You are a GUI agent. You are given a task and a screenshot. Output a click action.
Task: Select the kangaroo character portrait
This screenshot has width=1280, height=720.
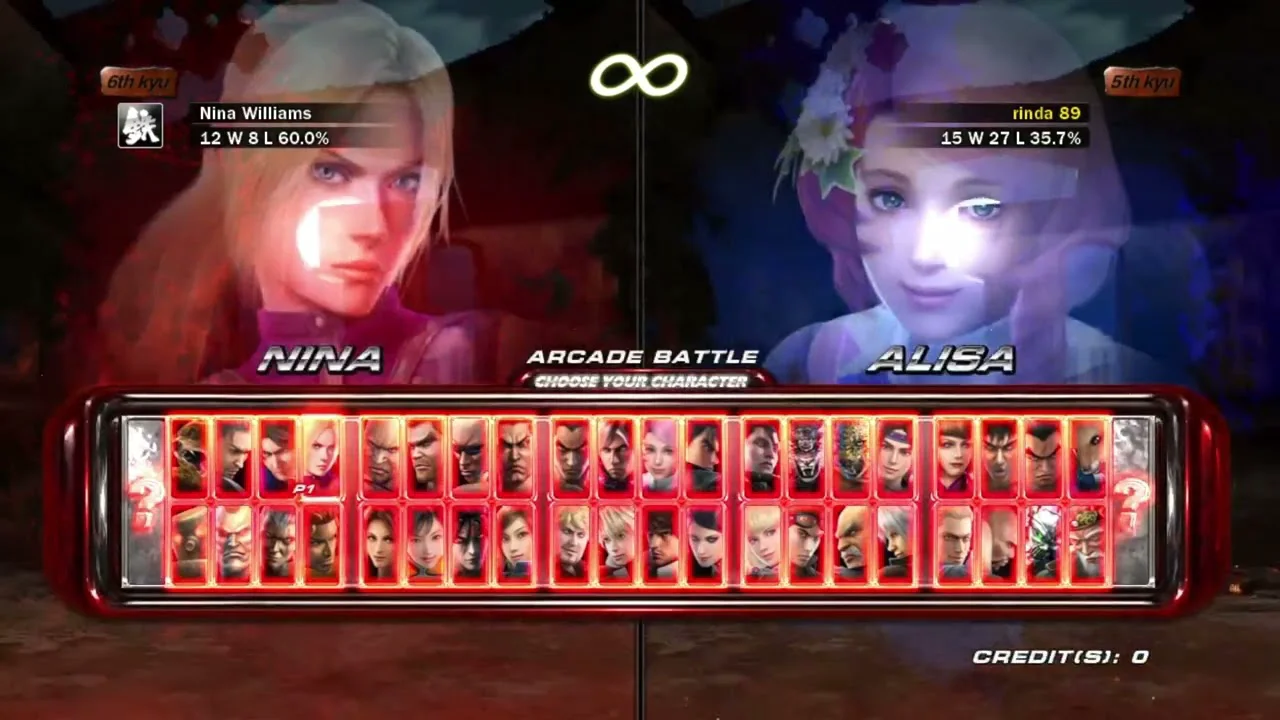pyautogui.click(x=1088, y=457)
